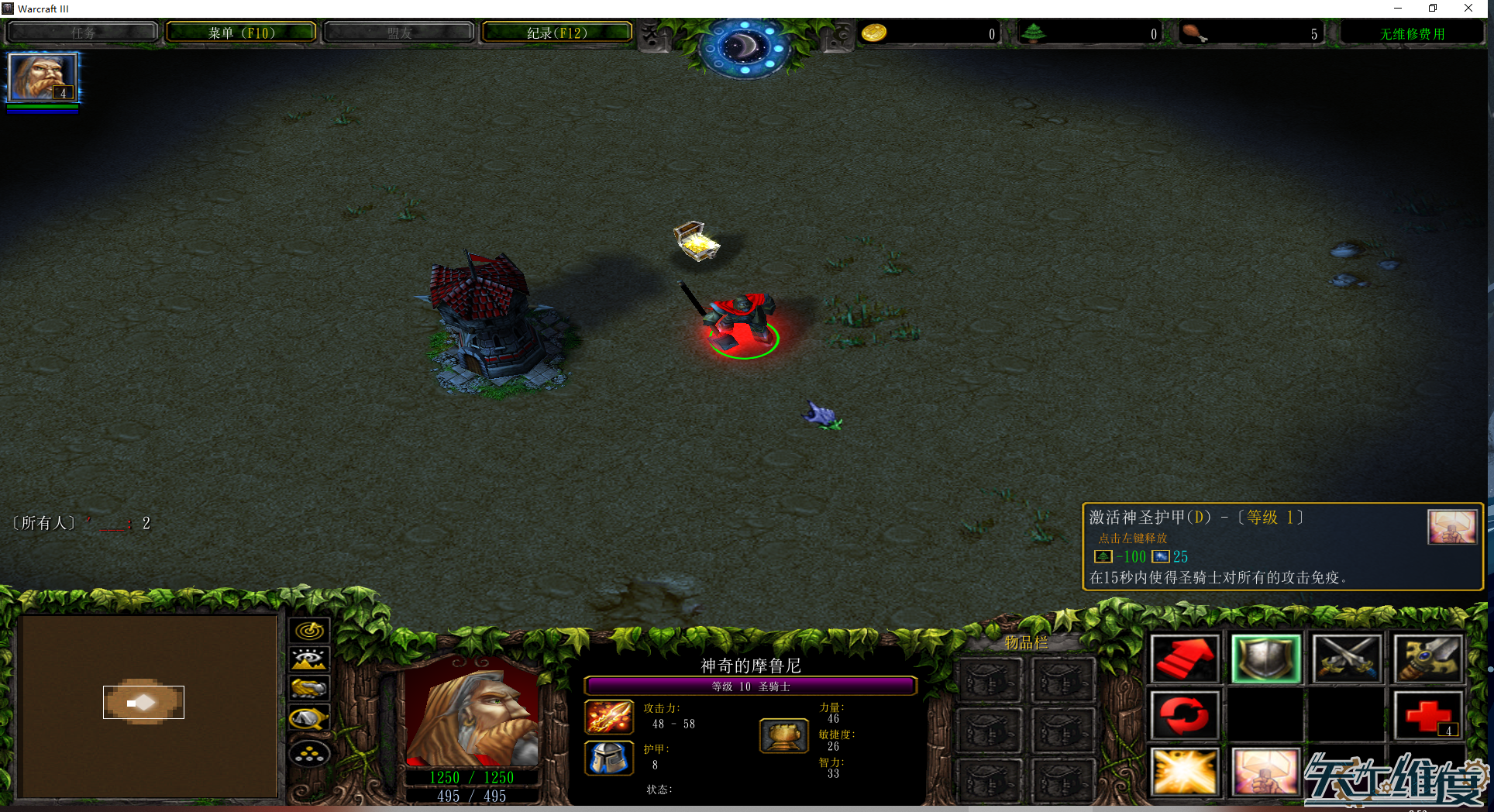The height and width of the screenshot is (812, 1494).
Task: Cast the Holy Light burst ability
Action: click(x=1184, y=772)
